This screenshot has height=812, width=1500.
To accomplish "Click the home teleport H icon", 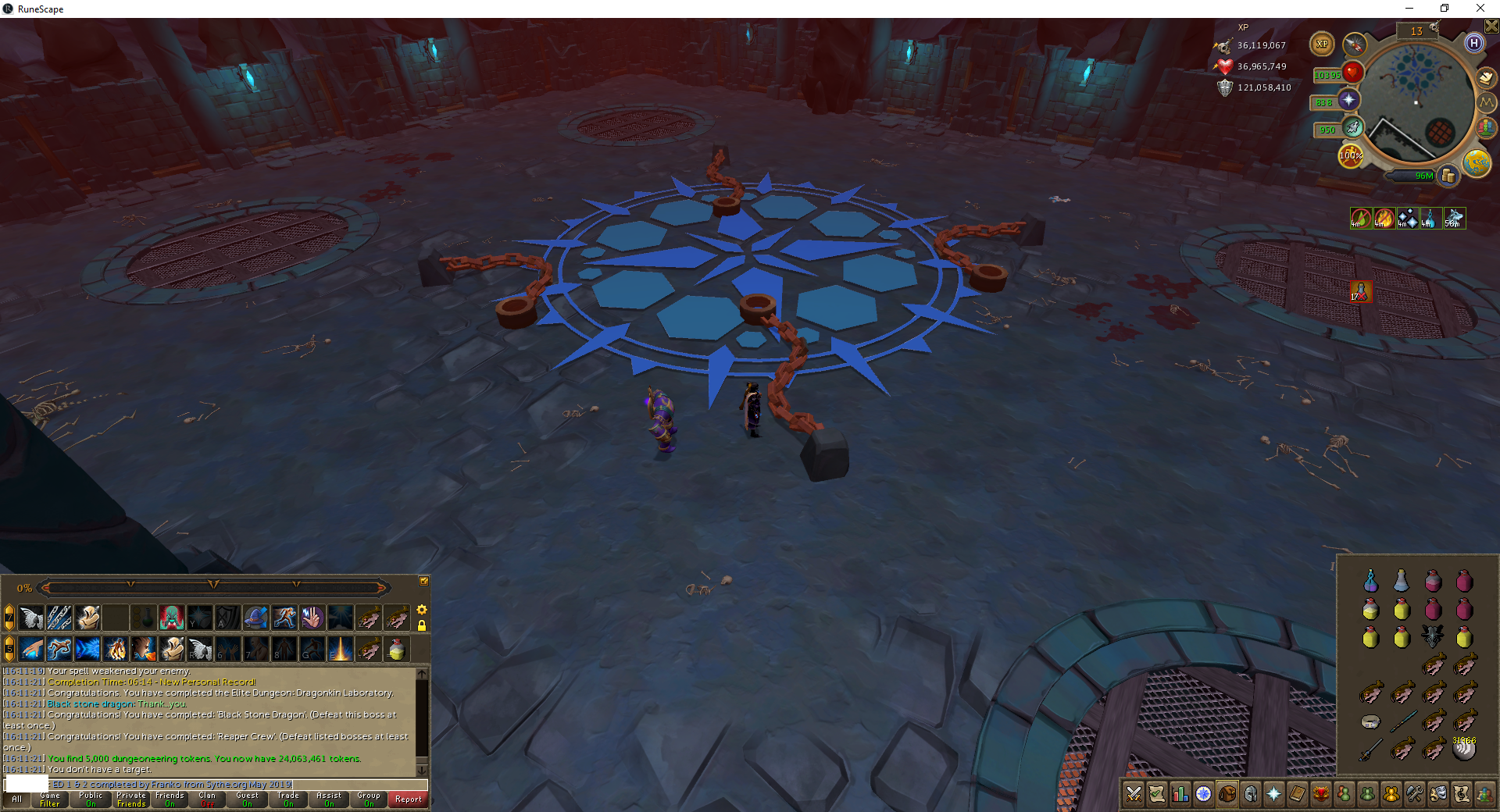I will click(x=1474, y=45).
